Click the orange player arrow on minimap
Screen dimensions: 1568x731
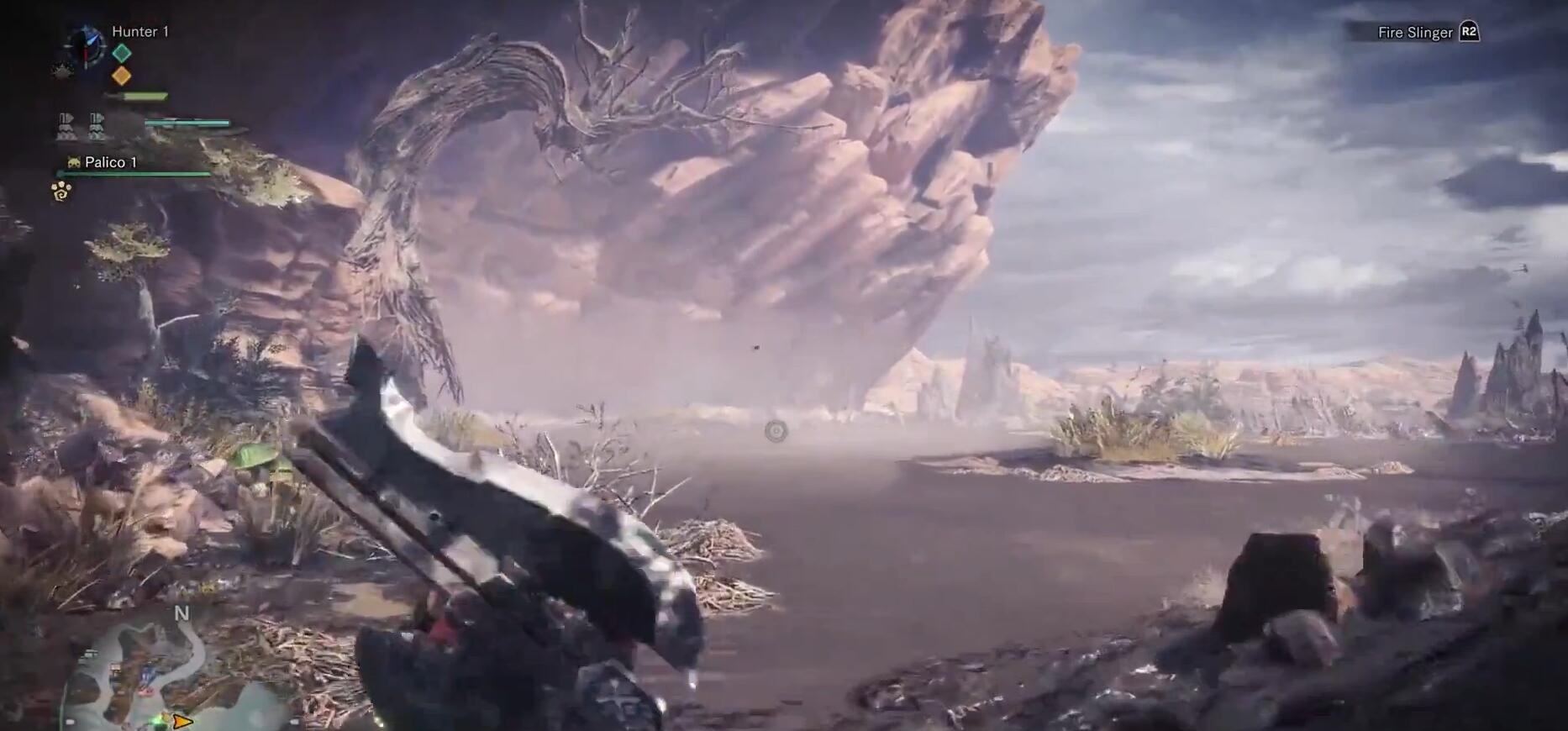(182, 721)
